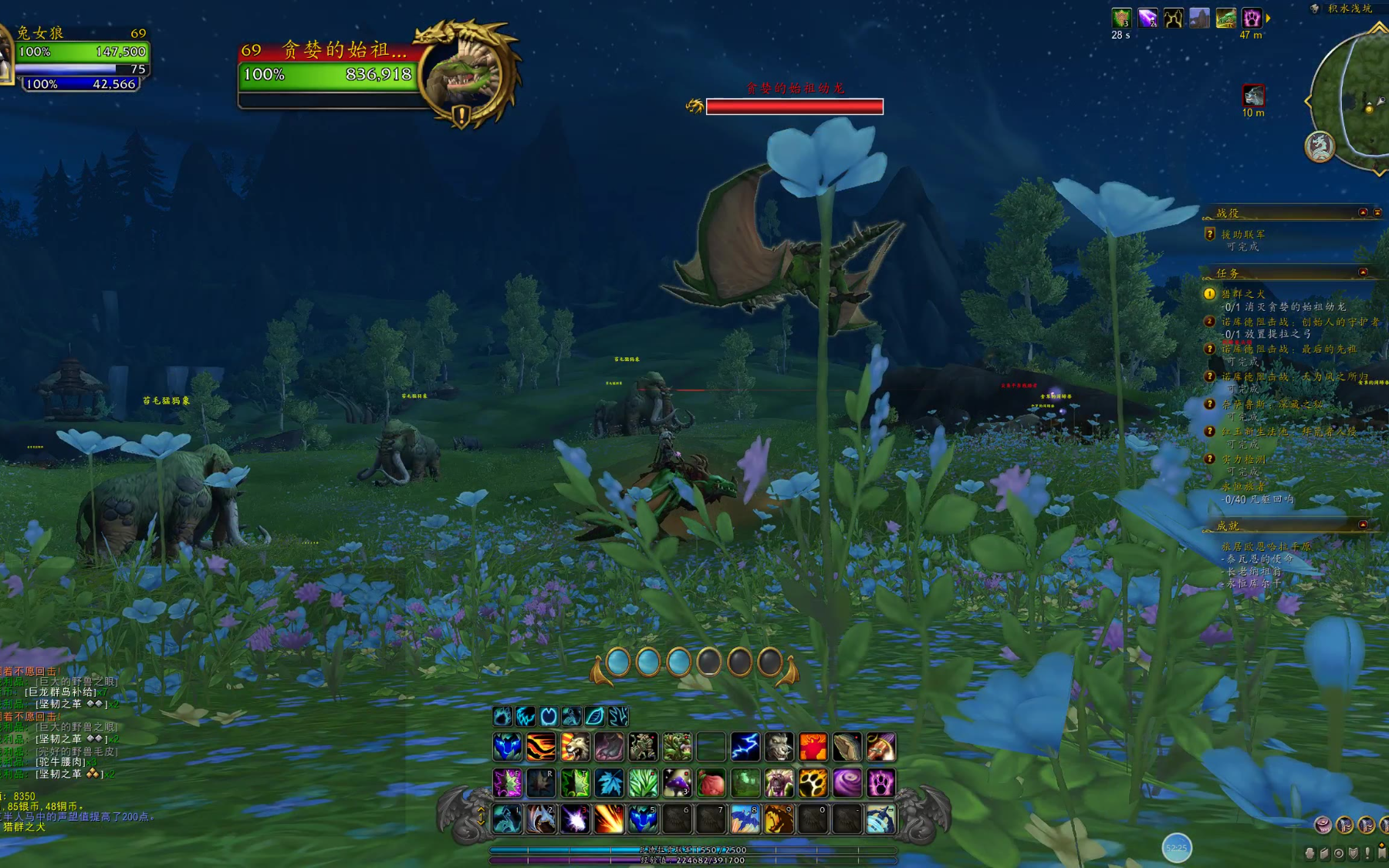Click the green shield buff with 28 s timer
This screenshot has width=1389, height=868.
tap(1121, 18)
